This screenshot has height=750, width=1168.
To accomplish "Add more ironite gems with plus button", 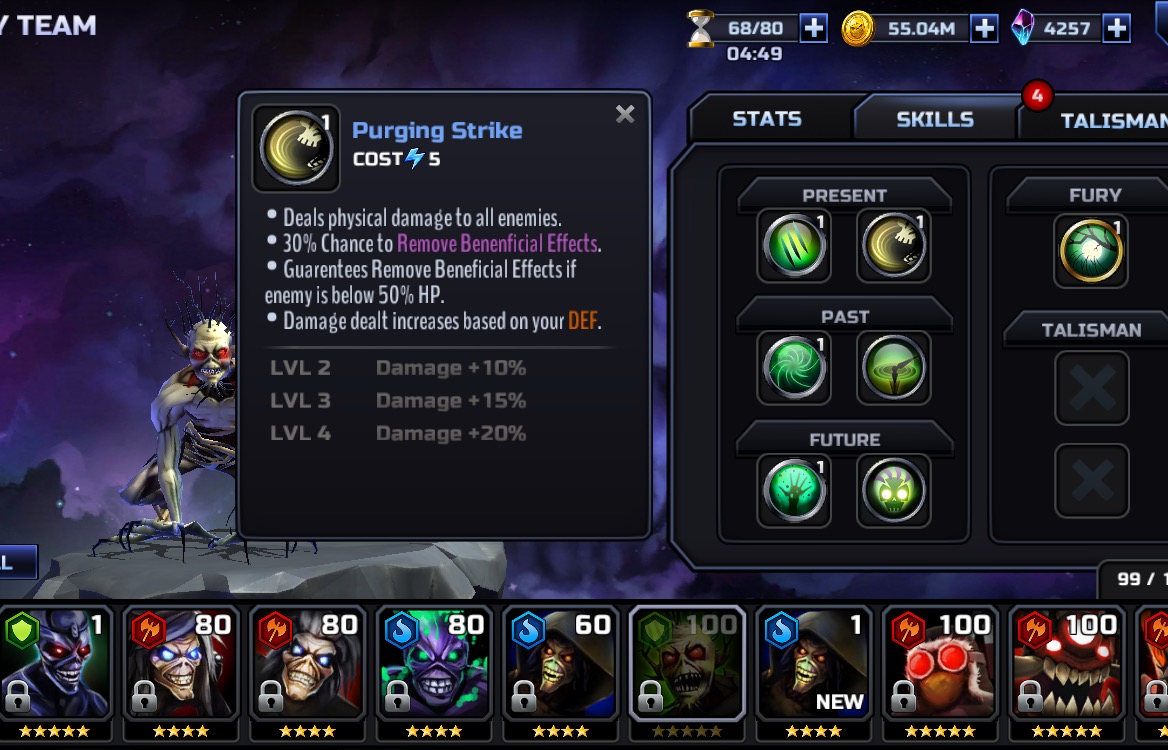I will tap(1116, 28).
